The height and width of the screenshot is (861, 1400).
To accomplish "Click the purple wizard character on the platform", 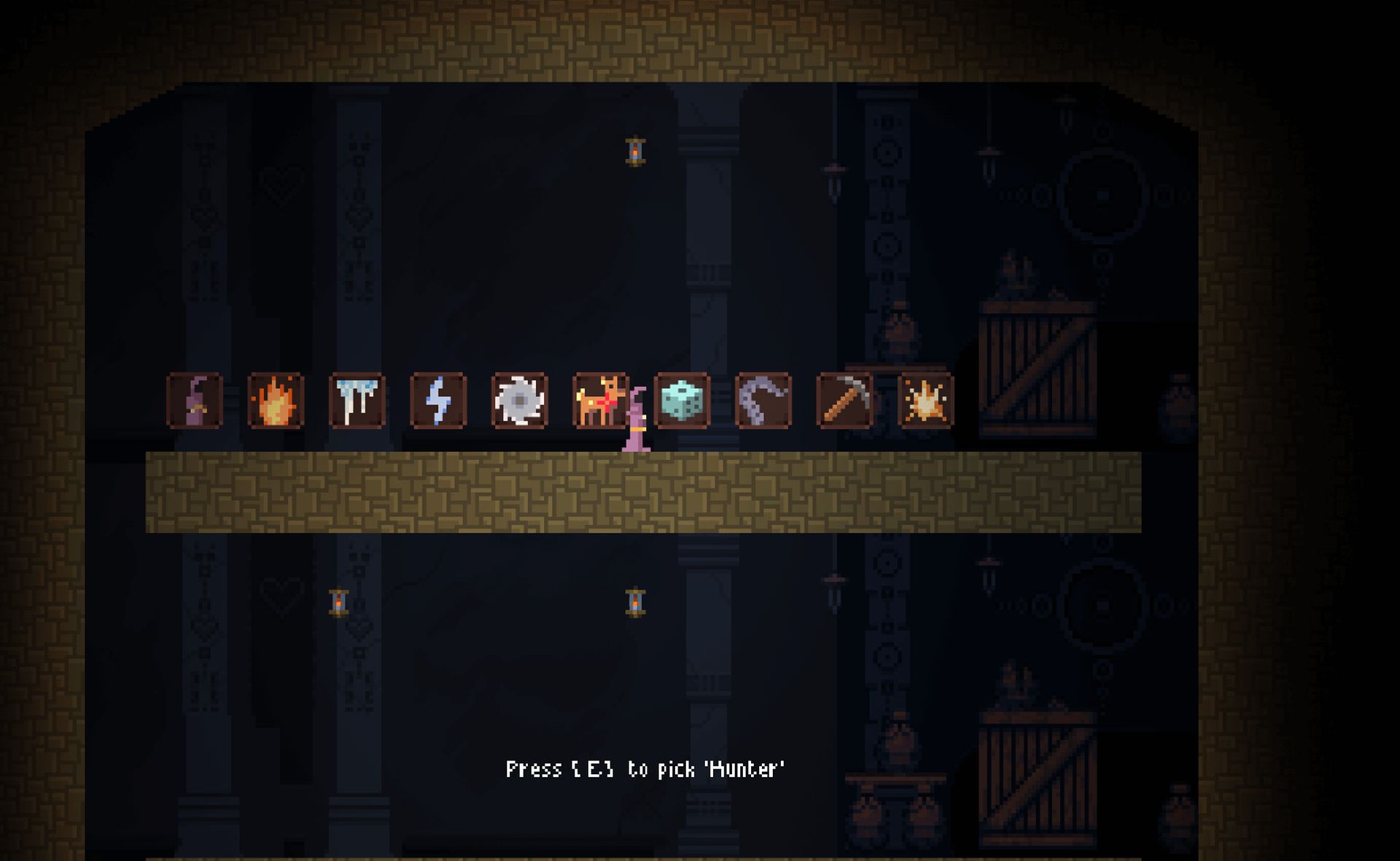I will (636, 430).
